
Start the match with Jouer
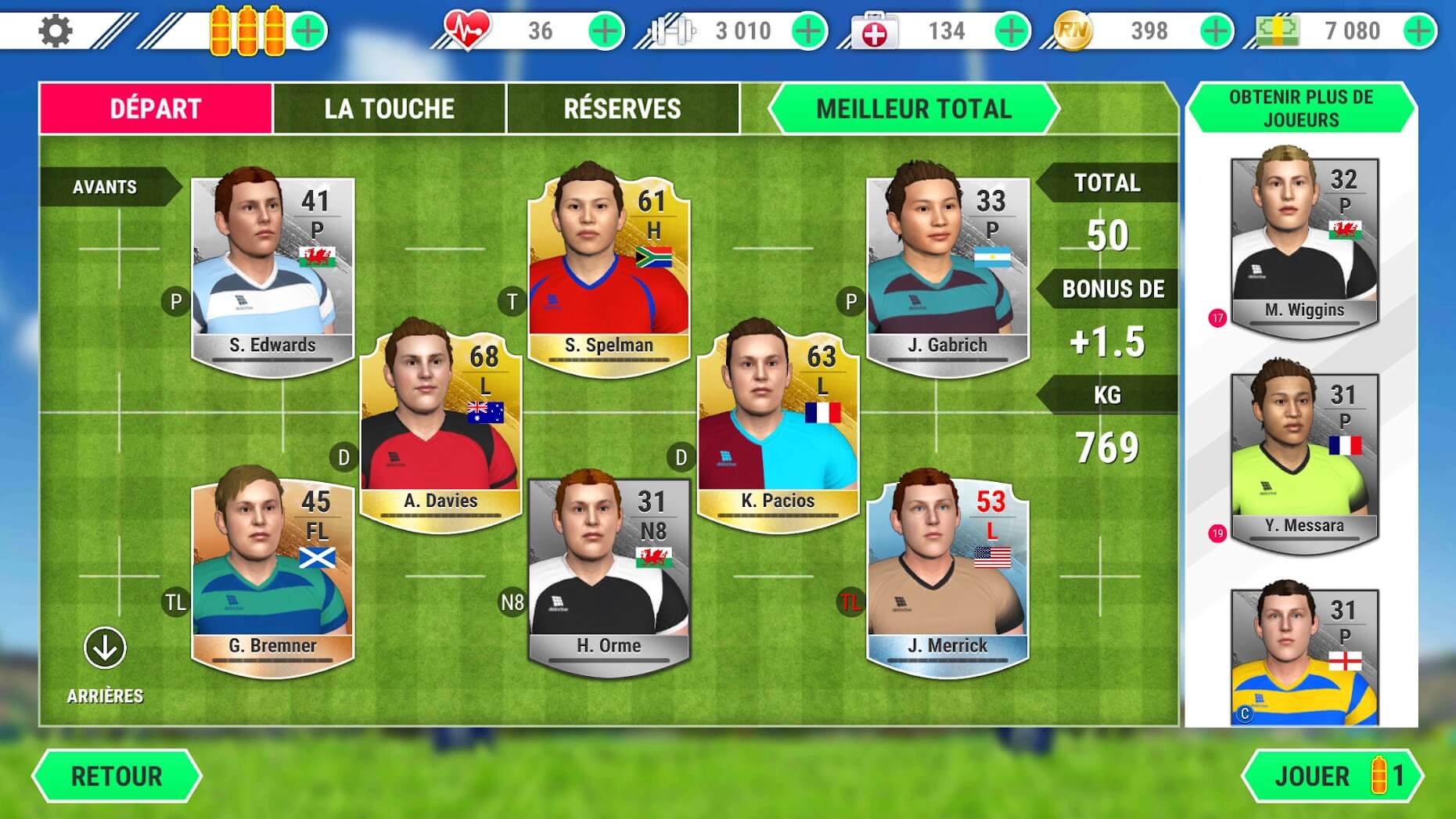[x=1333, y=776]
